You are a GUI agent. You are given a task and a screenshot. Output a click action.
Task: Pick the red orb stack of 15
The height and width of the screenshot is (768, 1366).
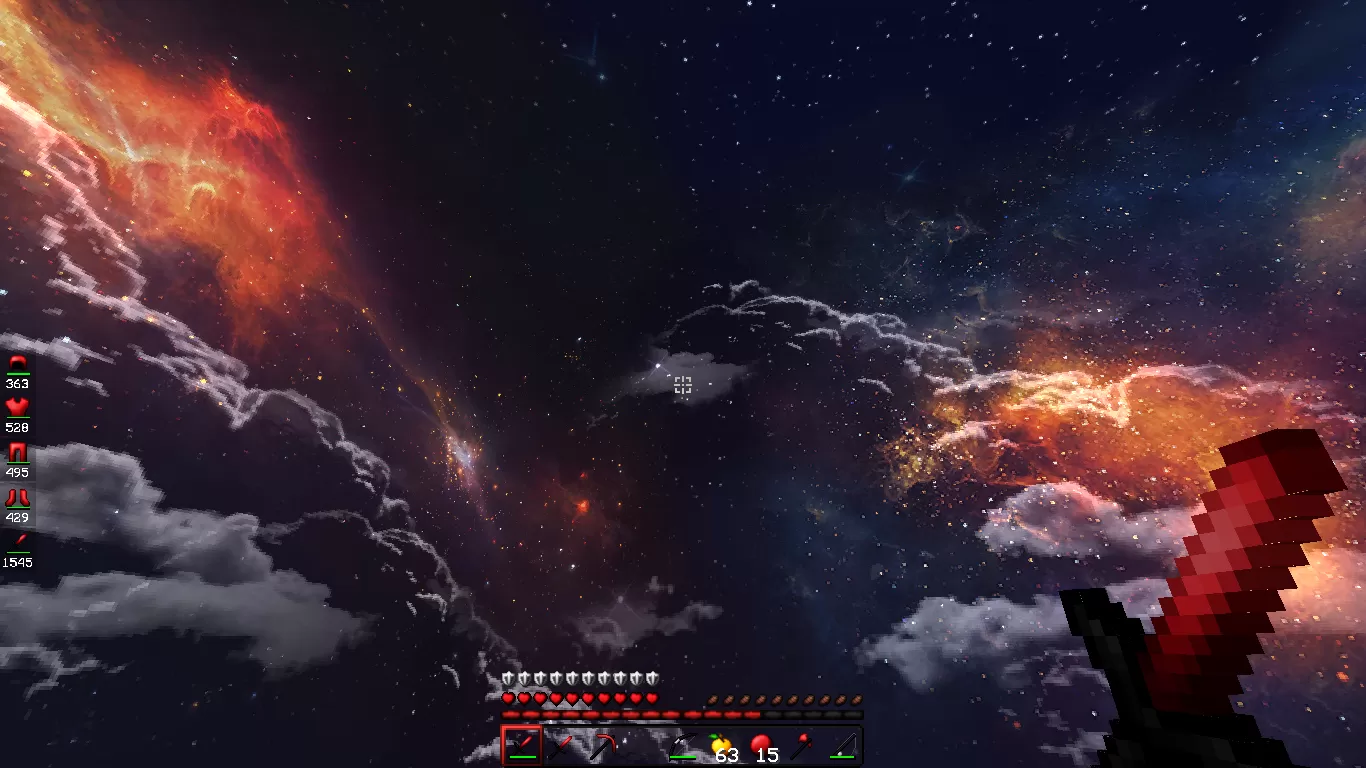[x=762, y=746]
